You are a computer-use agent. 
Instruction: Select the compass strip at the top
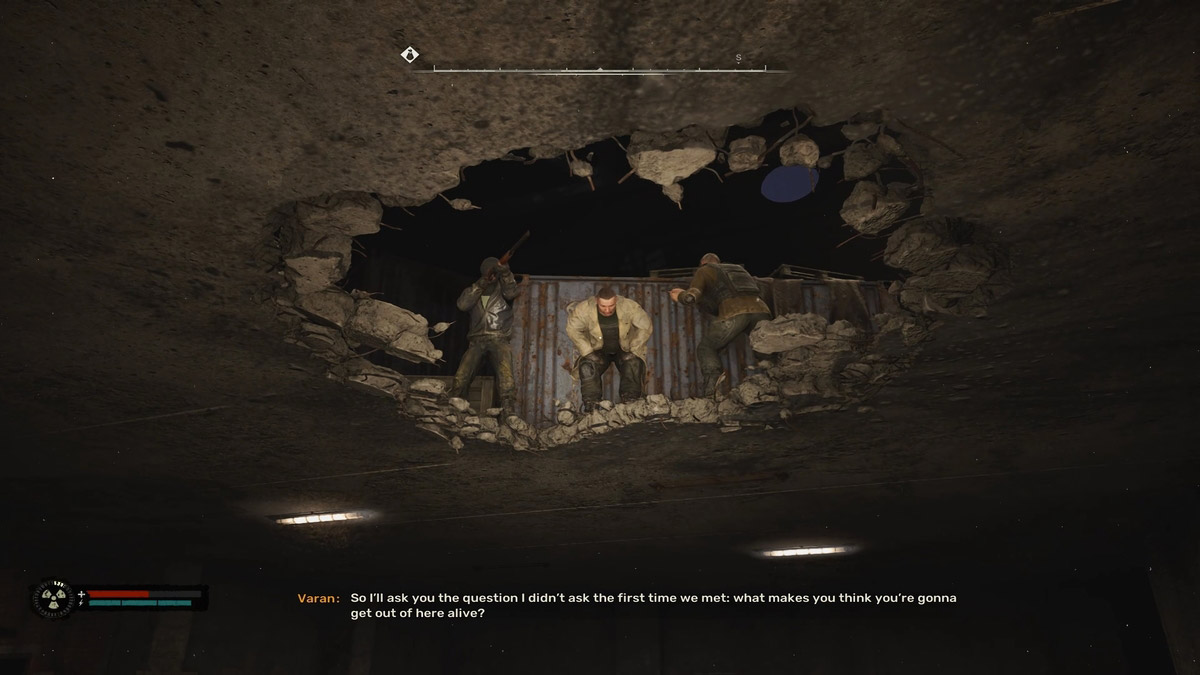point(598,68)
